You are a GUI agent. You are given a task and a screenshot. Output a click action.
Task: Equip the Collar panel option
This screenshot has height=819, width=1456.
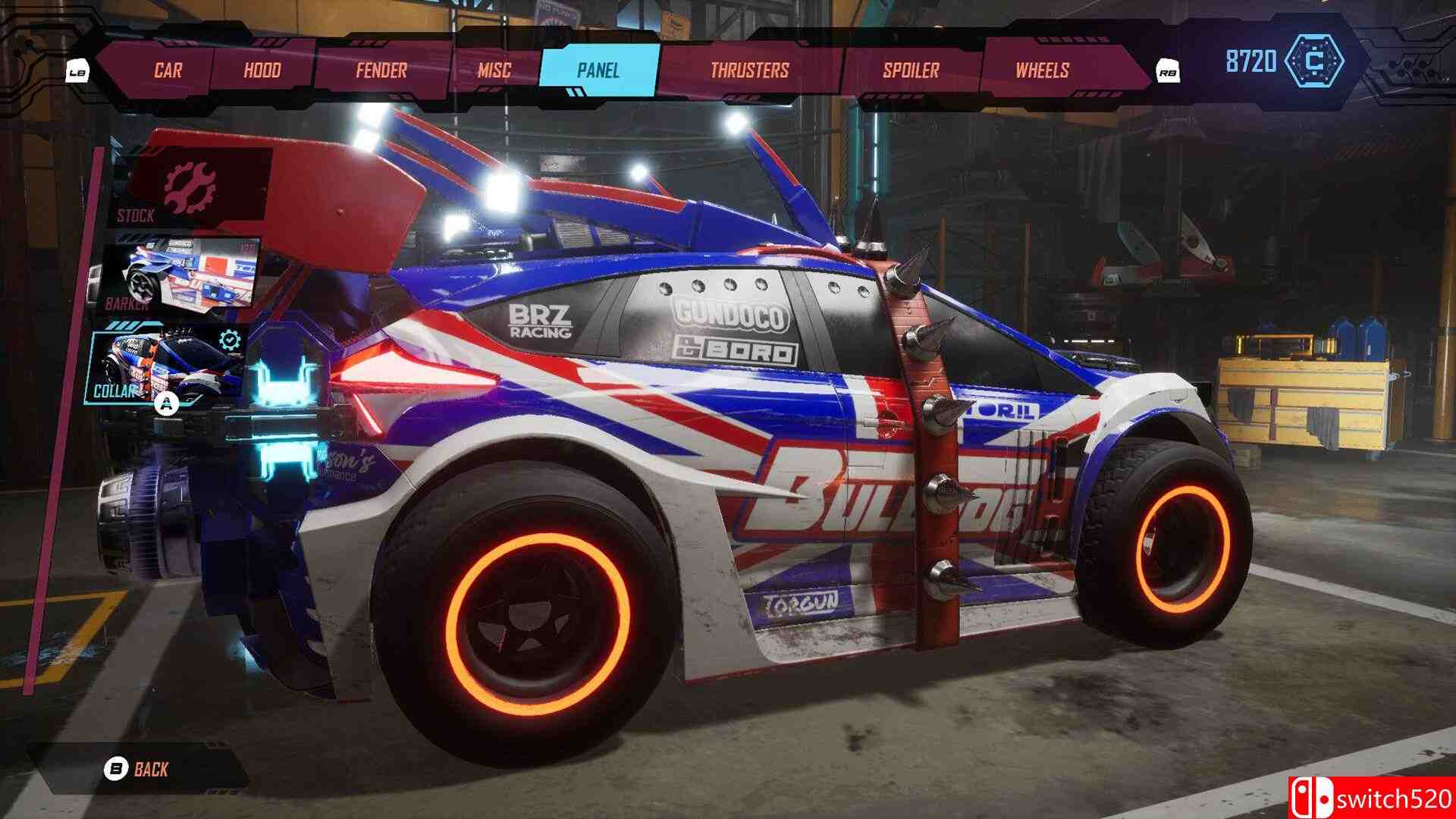tap(170, 362)
